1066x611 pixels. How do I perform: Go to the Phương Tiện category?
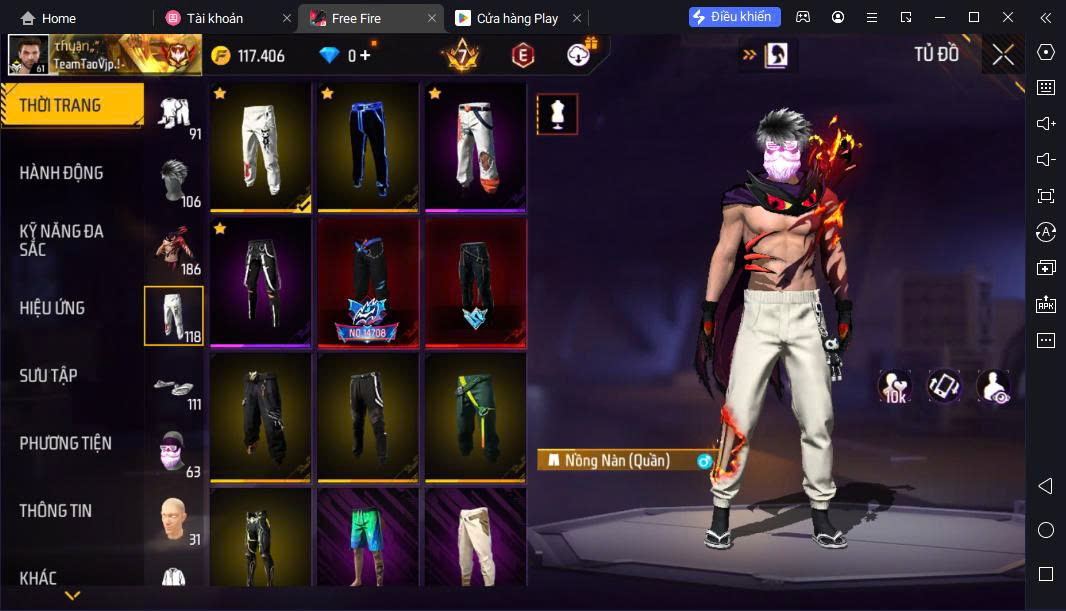coord(65,443)
